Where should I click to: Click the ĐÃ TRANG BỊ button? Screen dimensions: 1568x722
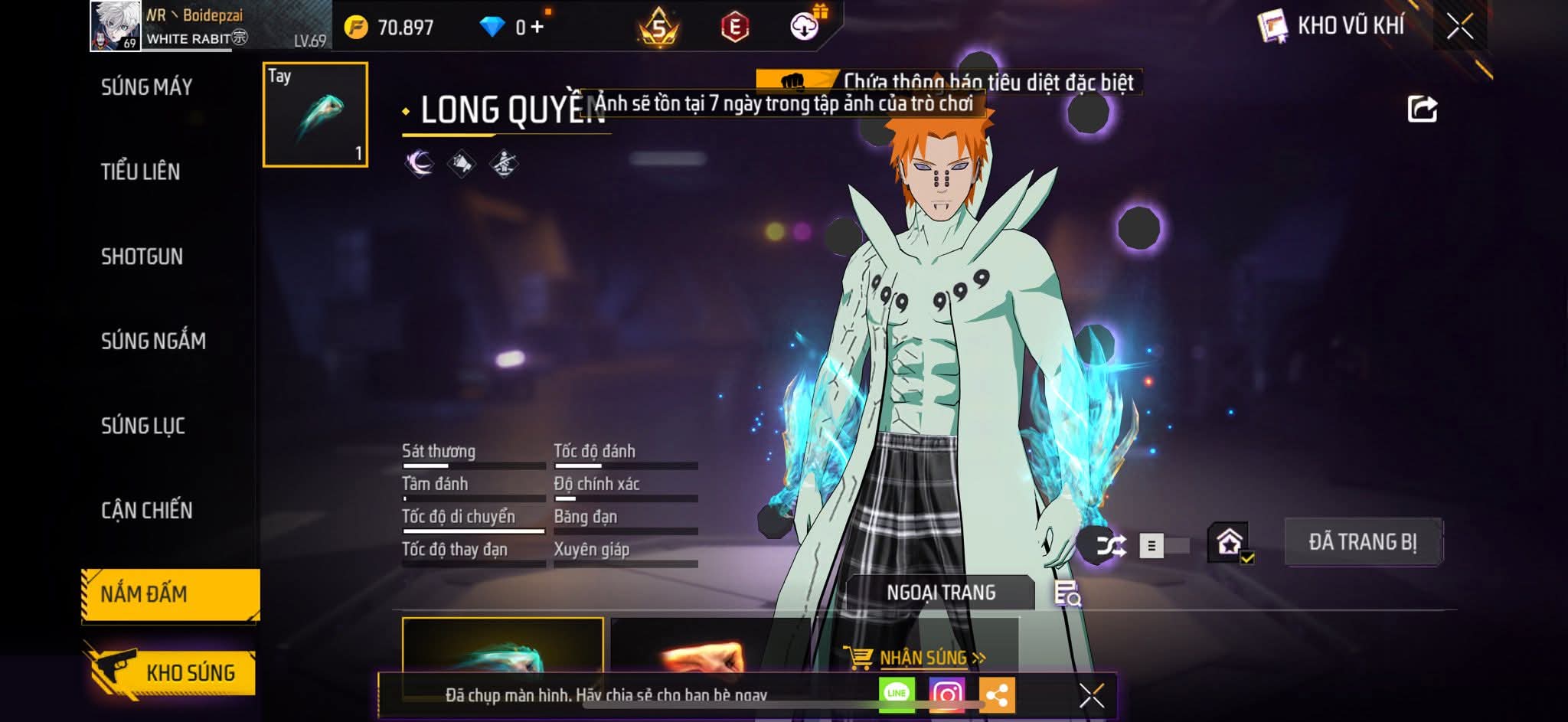tap(1362, 542)
